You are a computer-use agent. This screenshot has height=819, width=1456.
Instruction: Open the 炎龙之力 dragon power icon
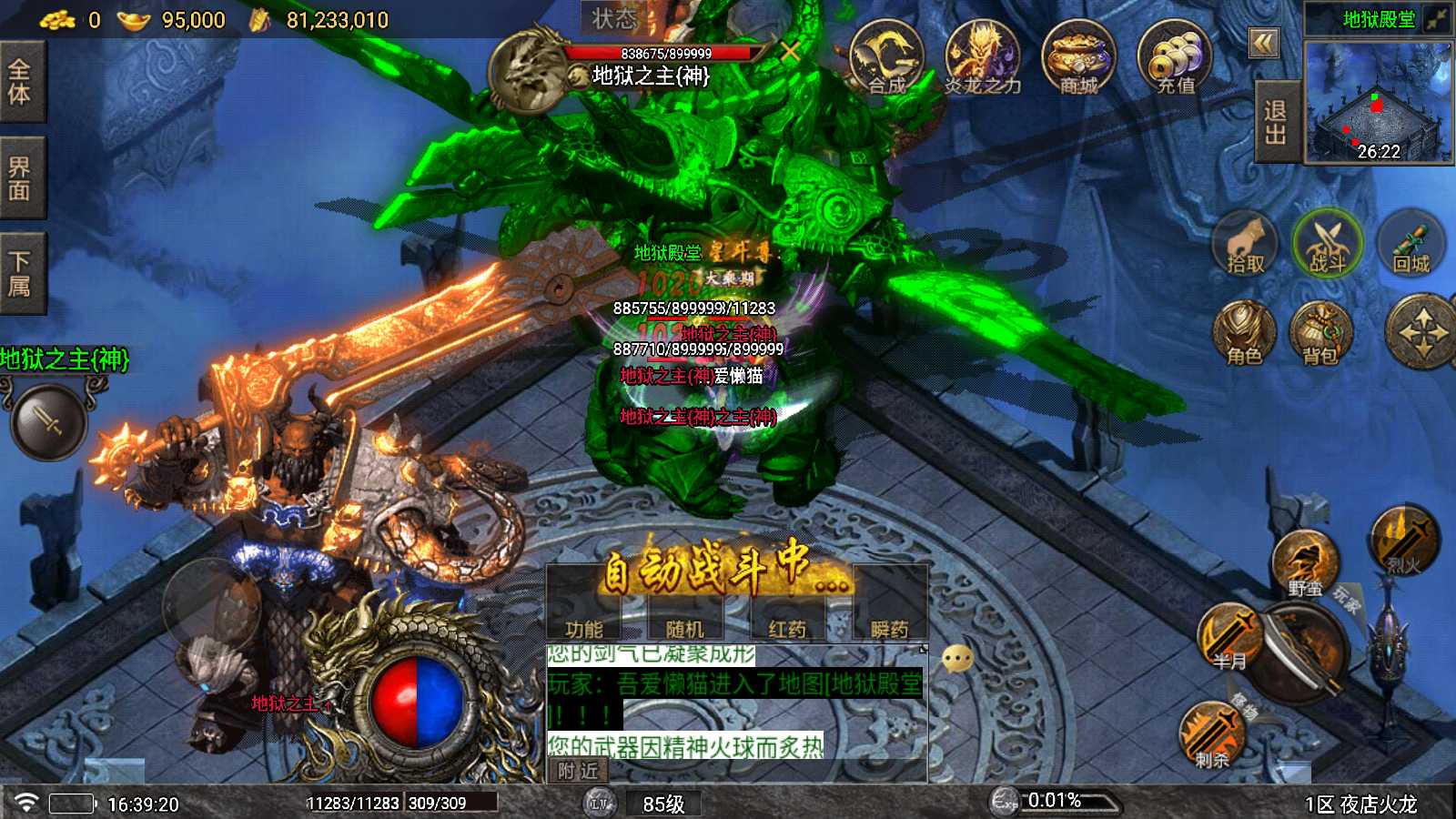point(982,58)
